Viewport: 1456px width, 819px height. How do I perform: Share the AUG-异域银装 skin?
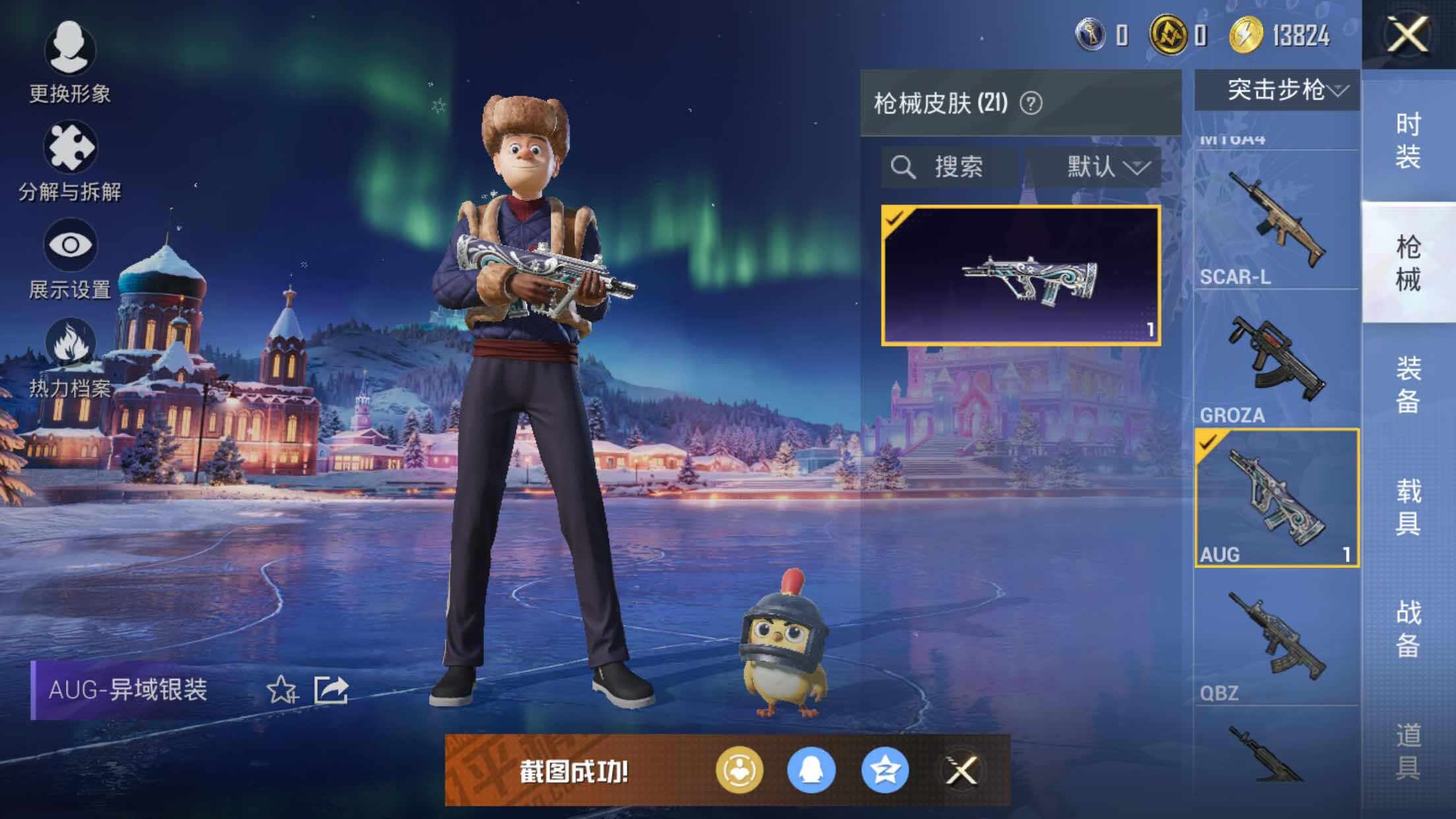(331, 690)
